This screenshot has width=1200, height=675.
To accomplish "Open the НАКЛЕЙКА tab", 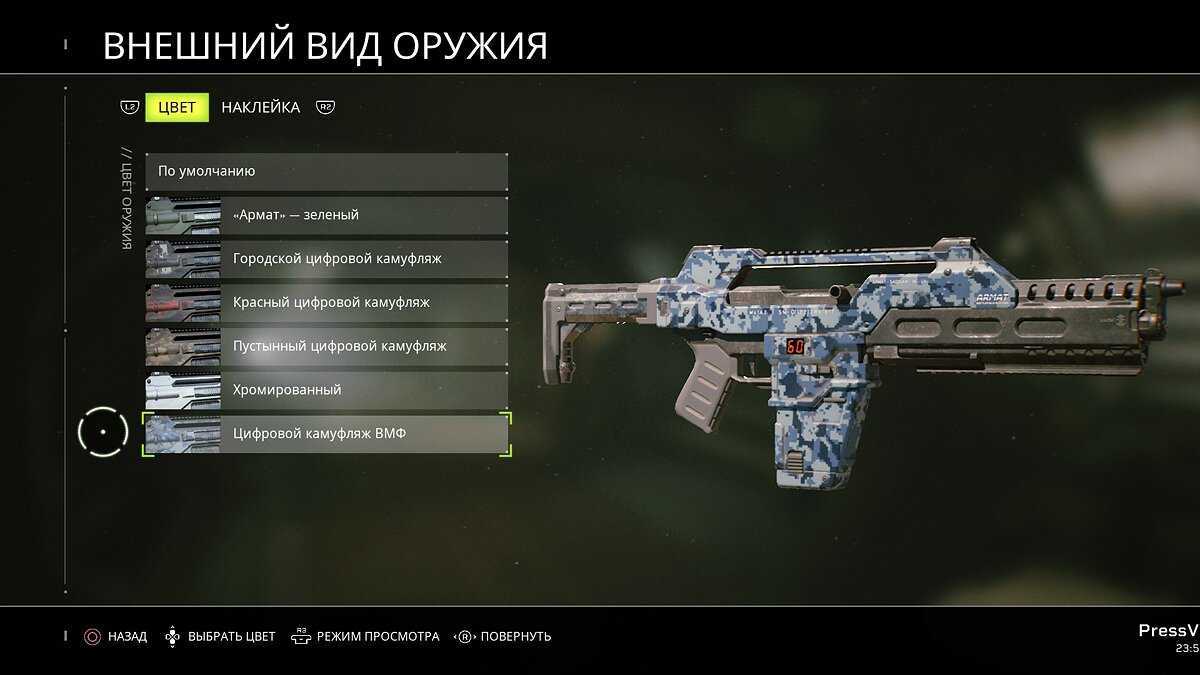I will [x=260, y=108].
